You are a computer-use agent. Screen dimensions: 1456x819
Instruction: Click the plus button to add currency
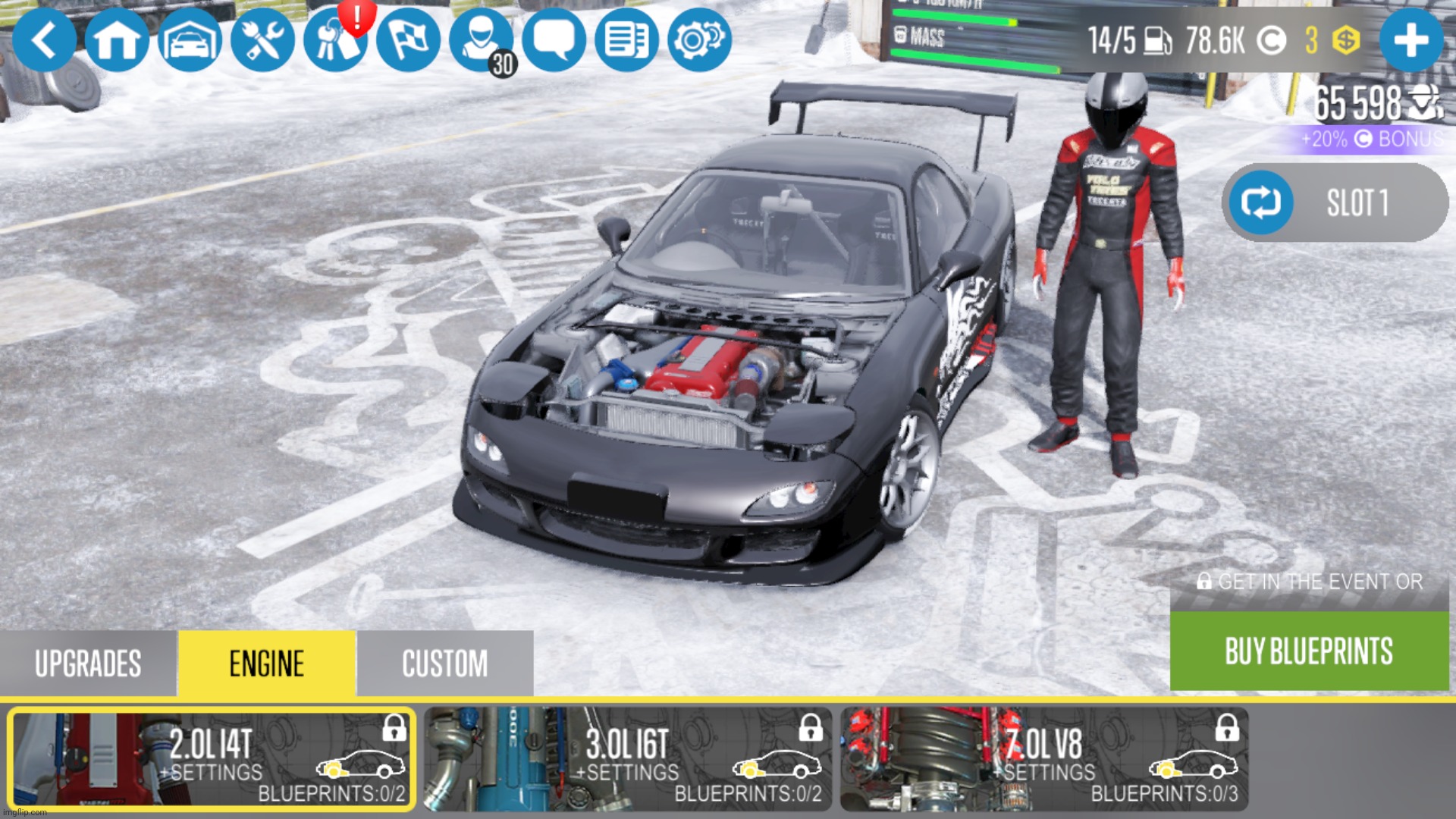(x=1411, y=40)
